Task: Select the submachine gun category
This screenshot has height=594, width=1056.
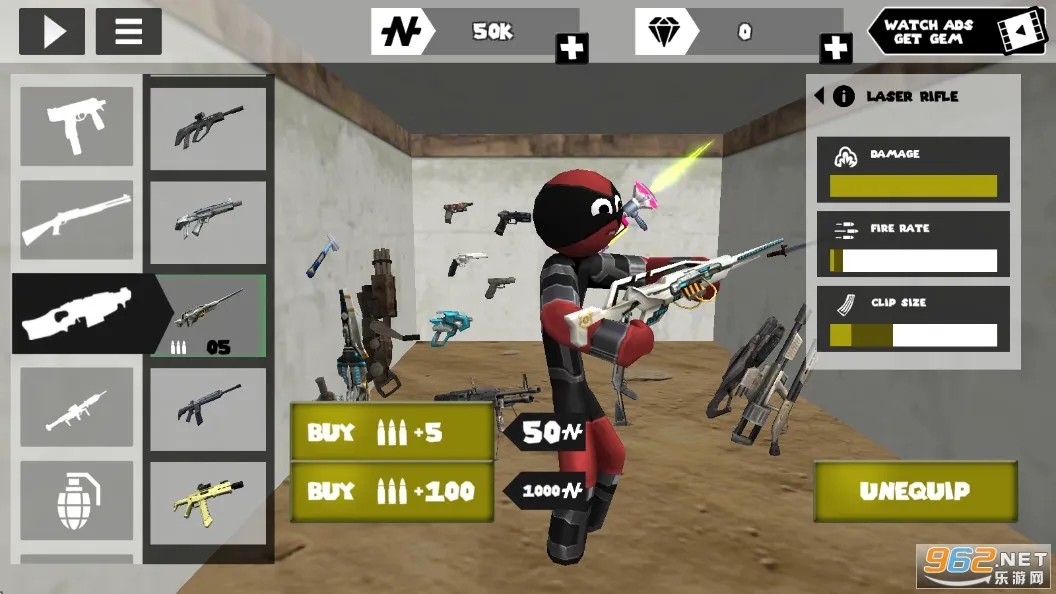Action: point(77,126)
